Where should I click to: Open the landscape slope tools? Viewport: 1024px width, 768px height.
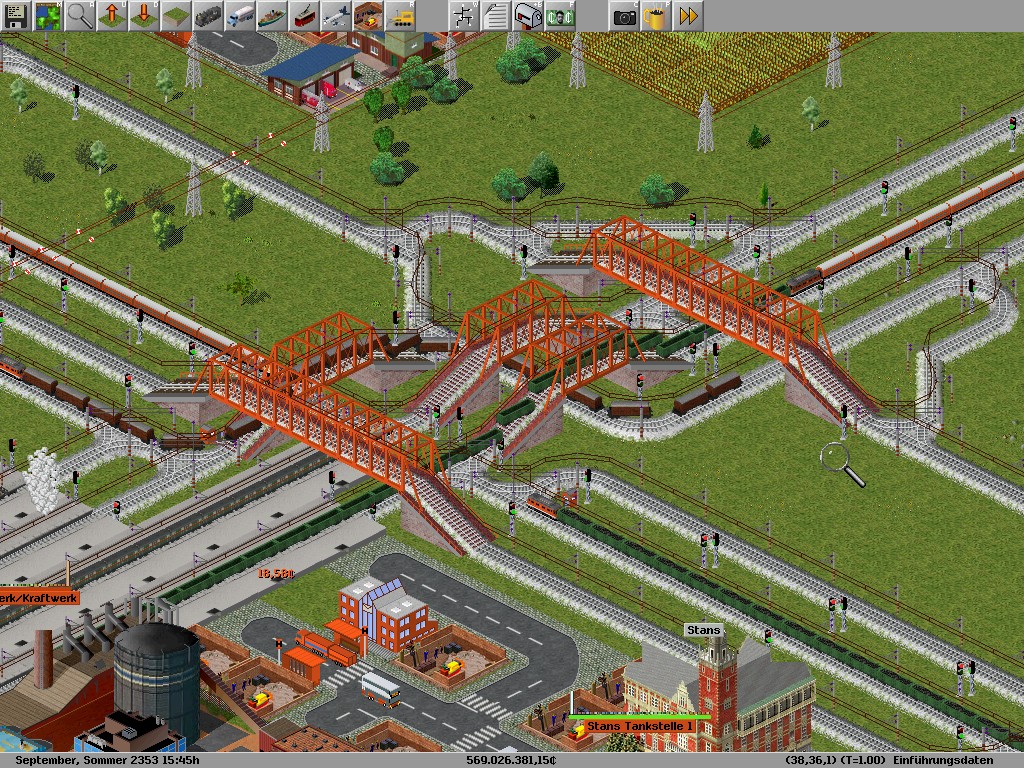[x=176, y=16]
